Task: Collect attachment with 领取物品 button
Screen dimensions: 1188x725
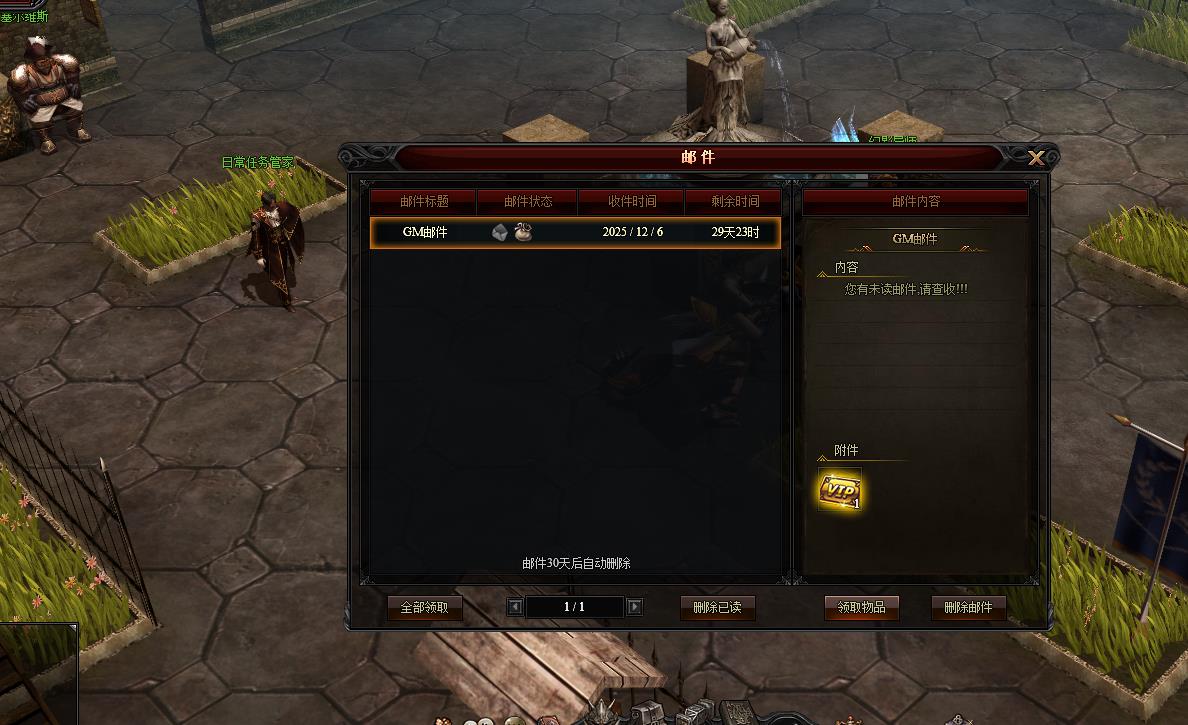Action: [x=861, y=607]
